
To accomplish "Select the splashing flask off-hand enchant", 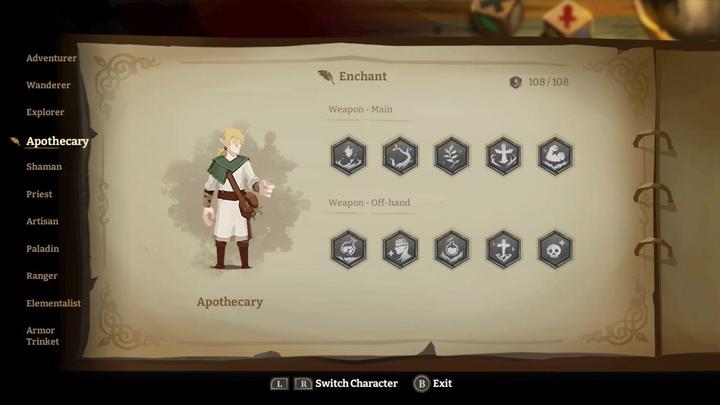I will coord(348,249).
